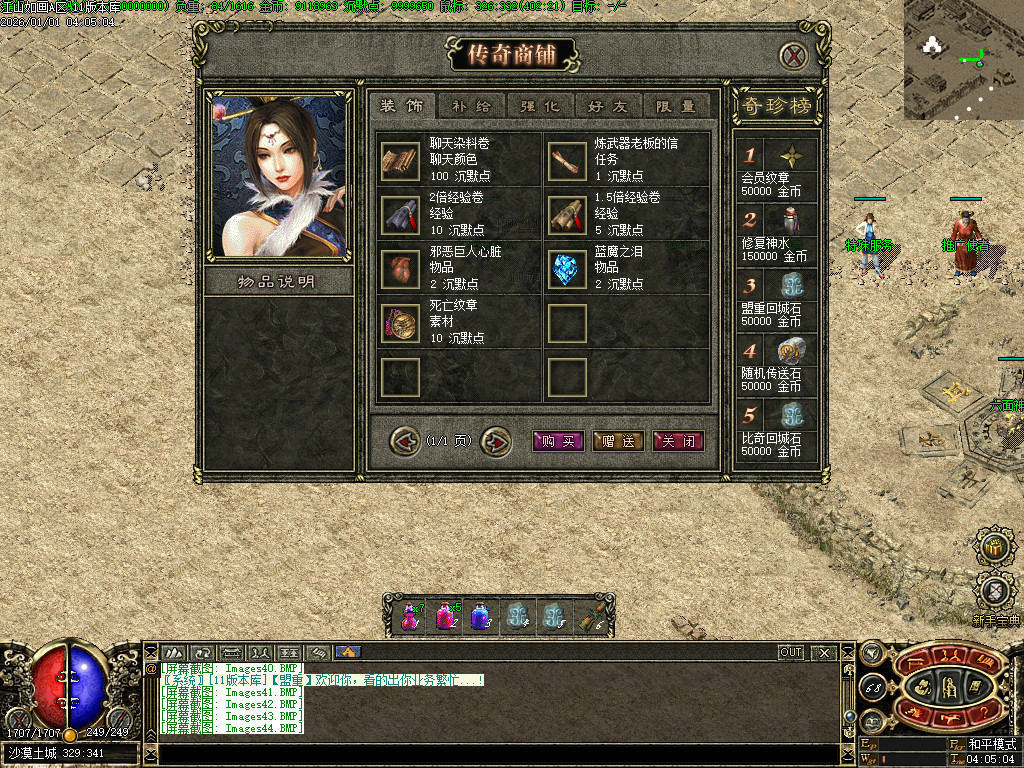Pick the 2倍经验卷 scroll
The height and width of the screenshot is (768, 1024).
[400, 215]
